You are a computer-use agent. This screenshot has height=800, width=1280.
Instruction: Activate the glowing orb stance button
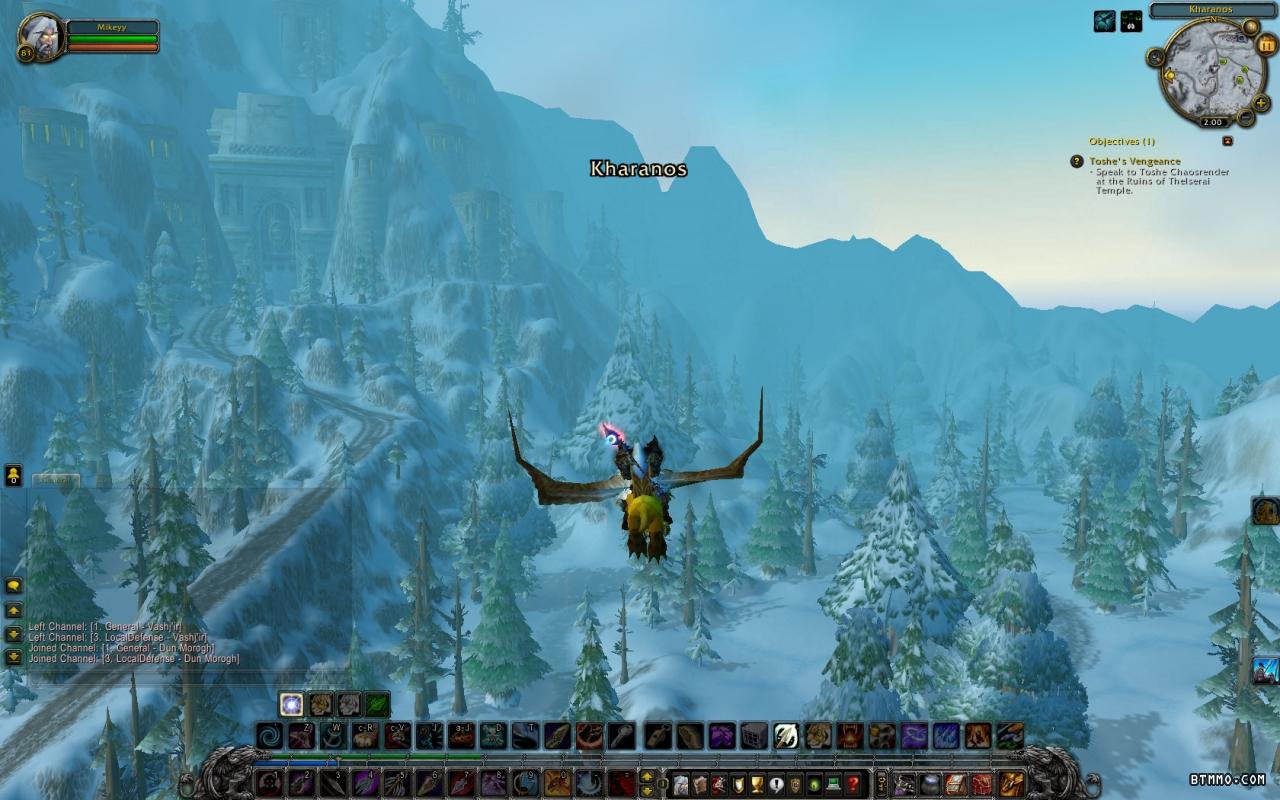pyautogui.click(x=292, y=704)
